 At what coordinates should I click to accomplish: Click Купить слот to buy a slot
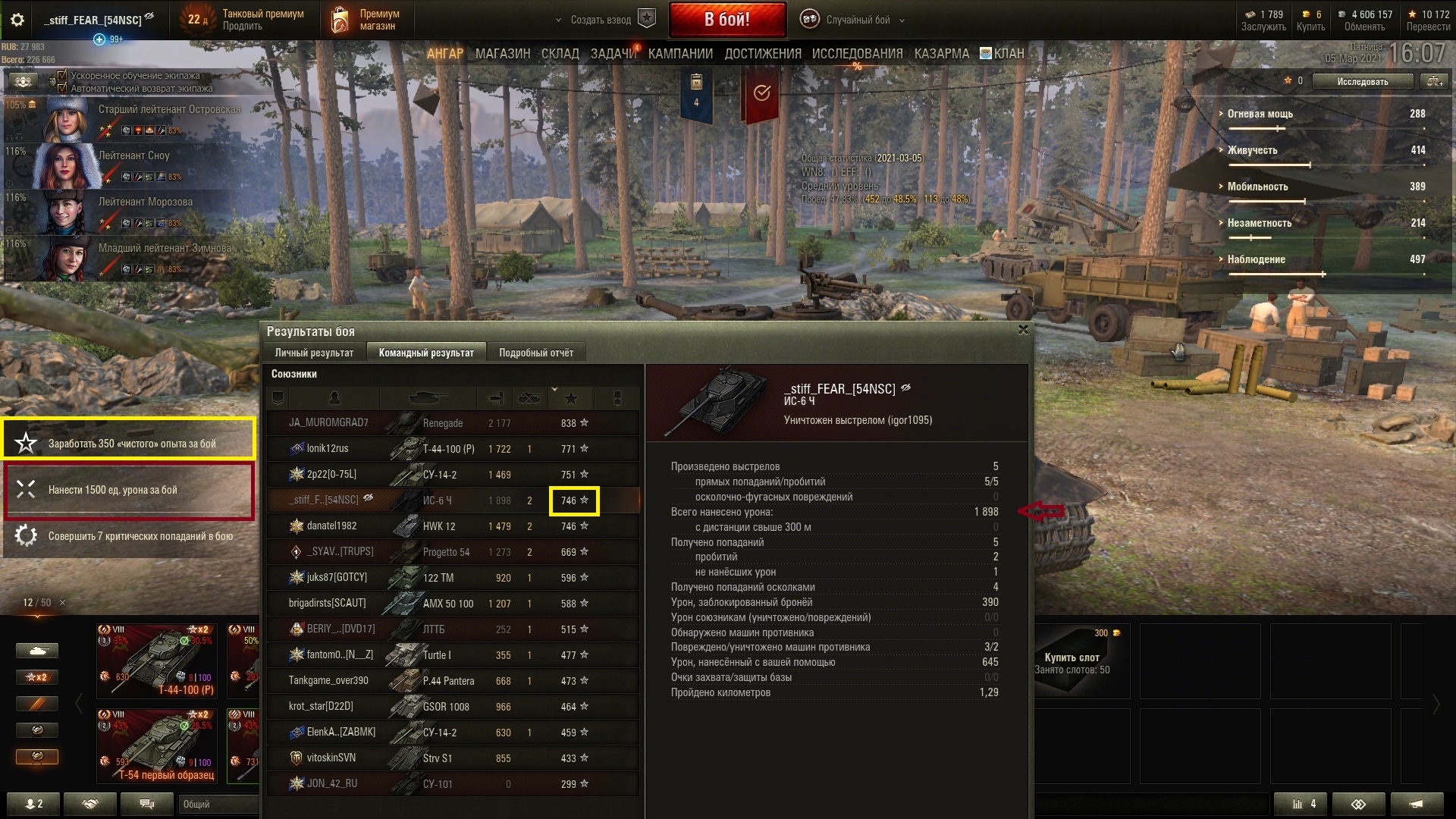tap(1072, 658)
